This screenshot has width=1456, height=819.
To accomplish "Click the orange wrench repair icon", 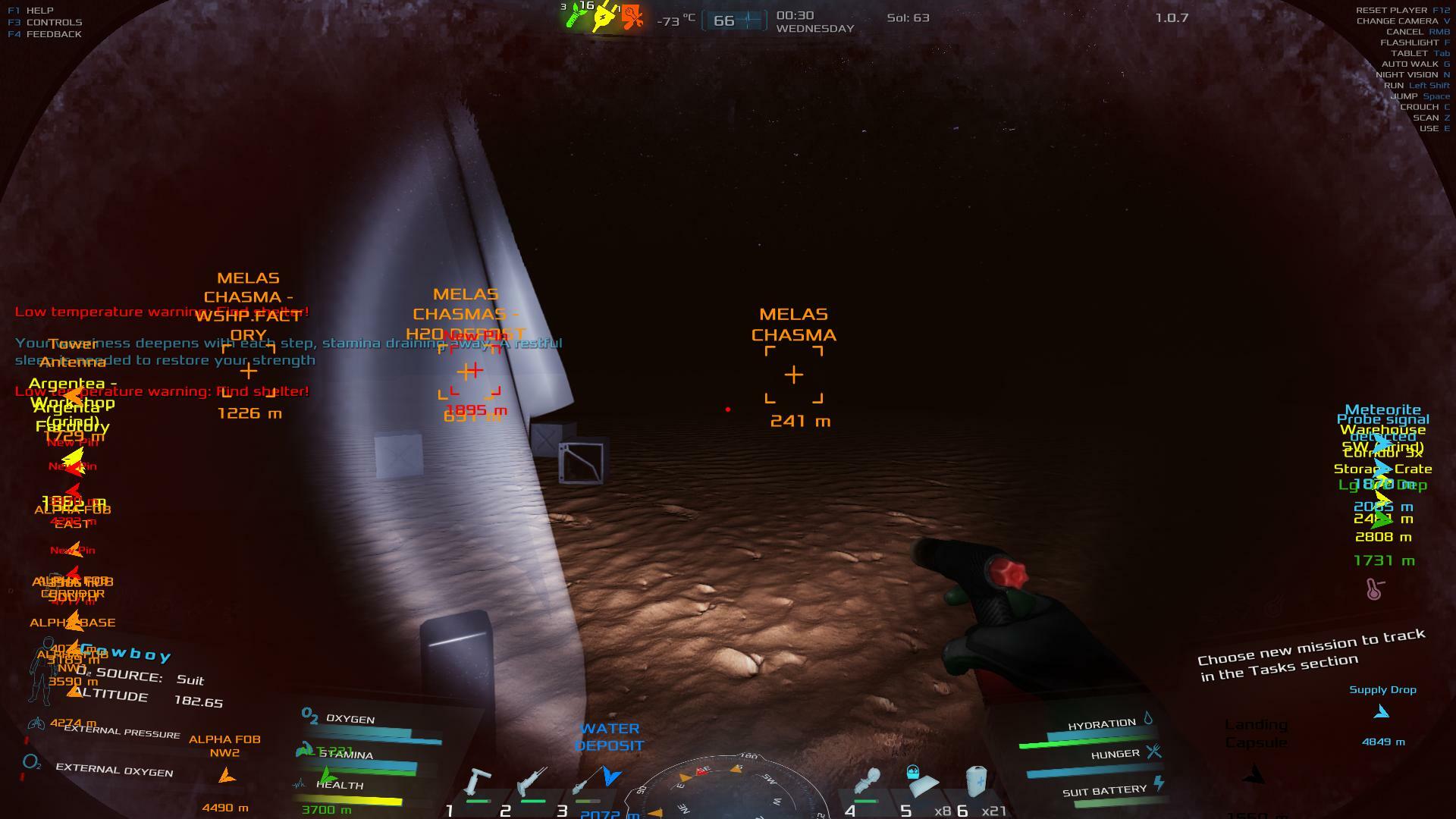I will coord(632,17).
